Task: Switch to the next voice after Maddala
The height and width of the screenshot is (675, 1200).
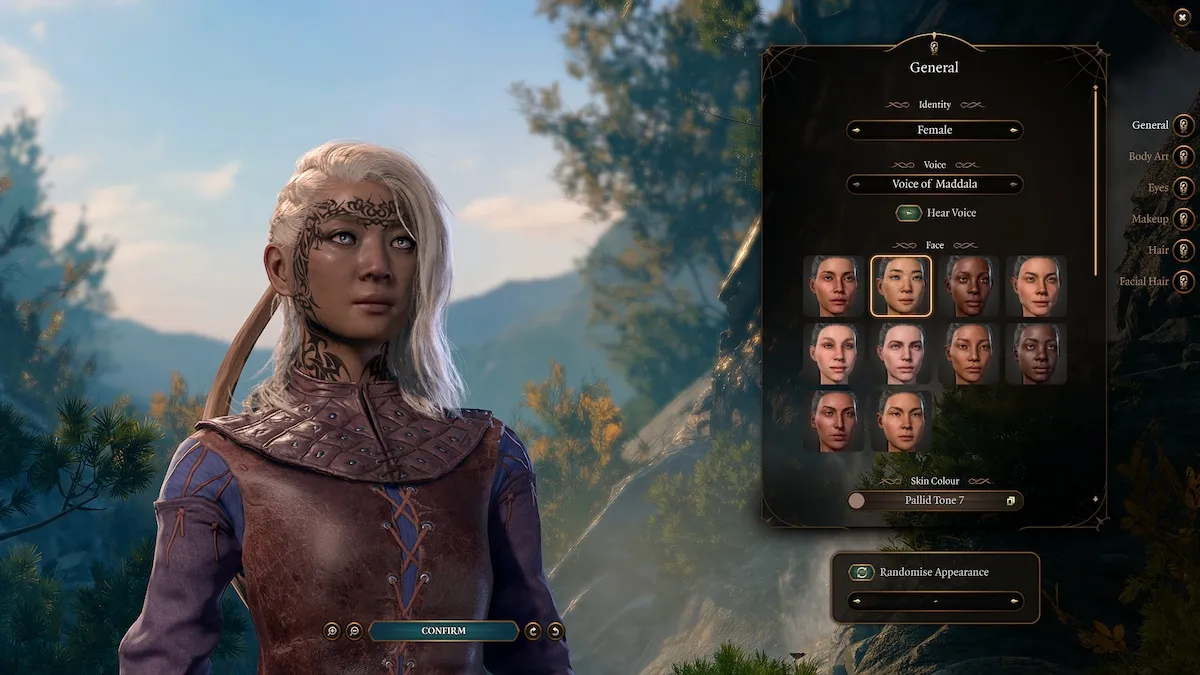Action: (1015, 184)
